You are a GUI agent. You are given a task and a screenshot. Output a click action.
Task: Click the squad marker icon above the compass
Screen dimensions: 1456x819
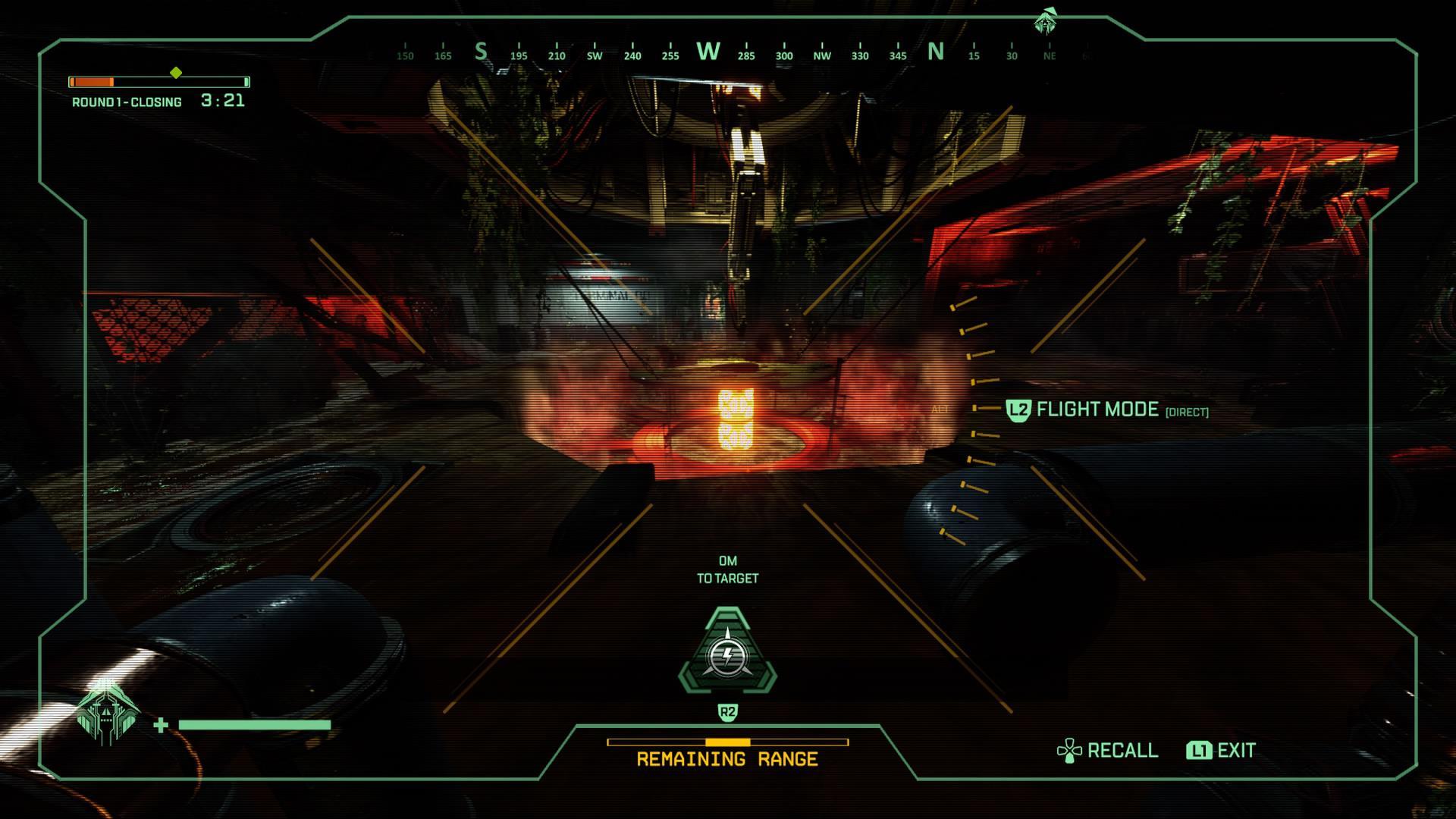pyautogui.click(x=1045, y=22)
